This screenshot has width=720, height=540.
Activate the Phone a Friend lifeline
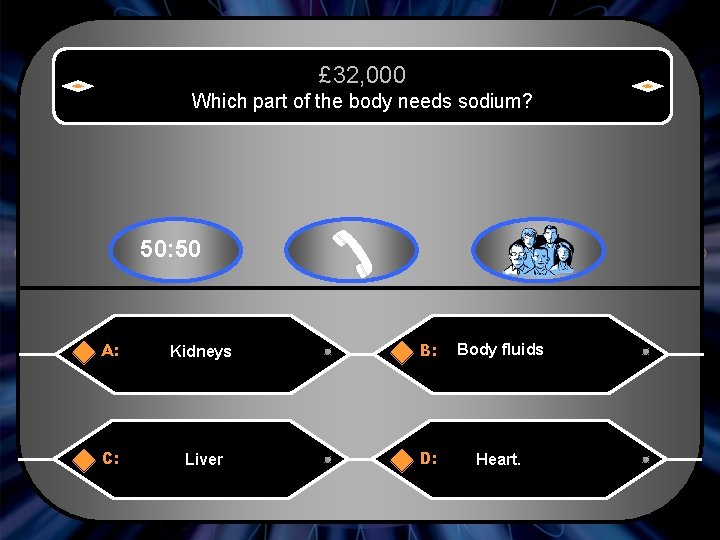(x=351, y=250)
